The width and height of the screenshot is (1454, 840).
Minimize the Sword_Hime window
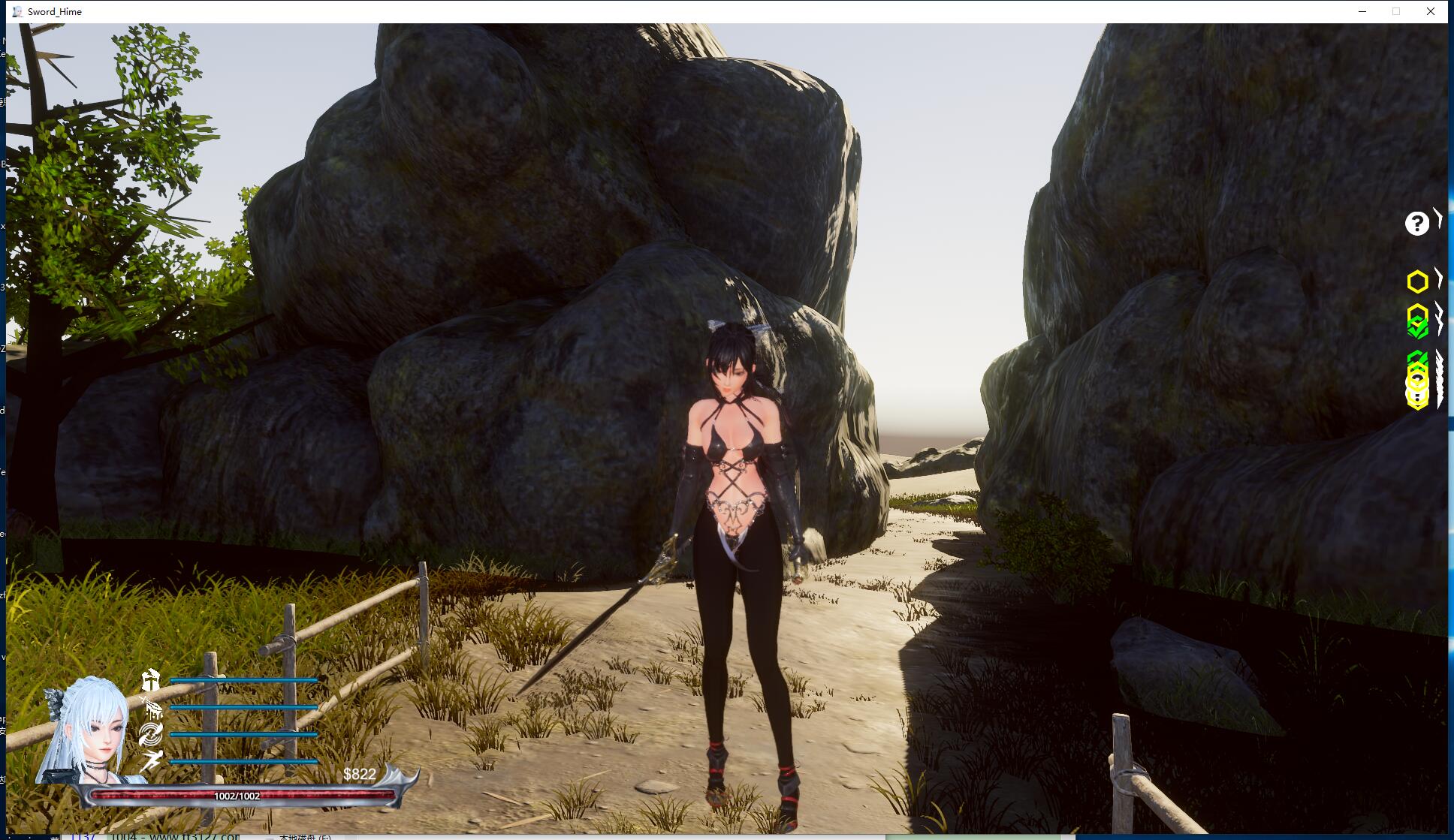(x=1362, y=11)
